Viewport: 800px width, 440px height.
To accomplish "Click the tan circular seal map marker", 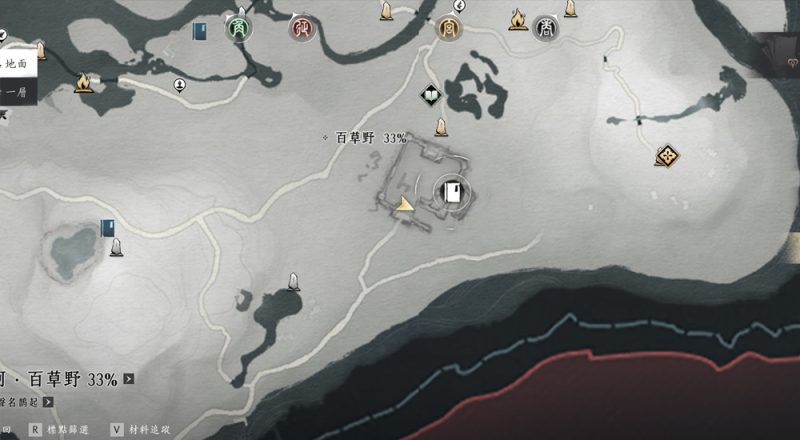I will (x=449, y=28).
